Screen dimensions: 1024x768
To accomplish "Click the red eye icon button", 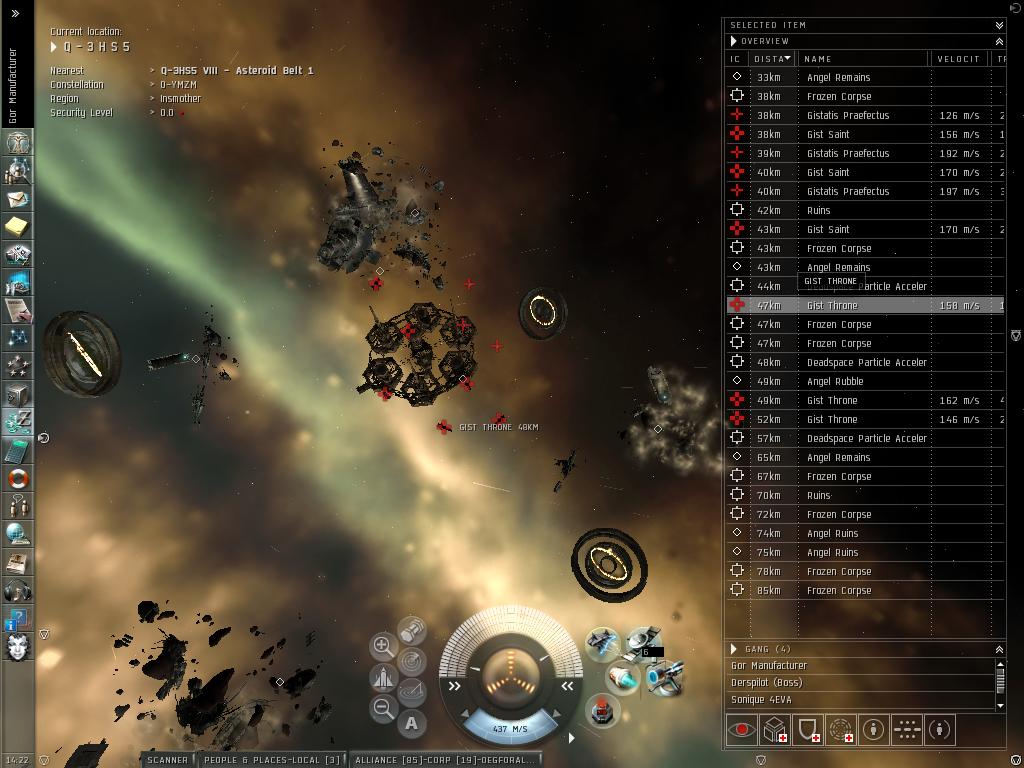I will point(741,730).
